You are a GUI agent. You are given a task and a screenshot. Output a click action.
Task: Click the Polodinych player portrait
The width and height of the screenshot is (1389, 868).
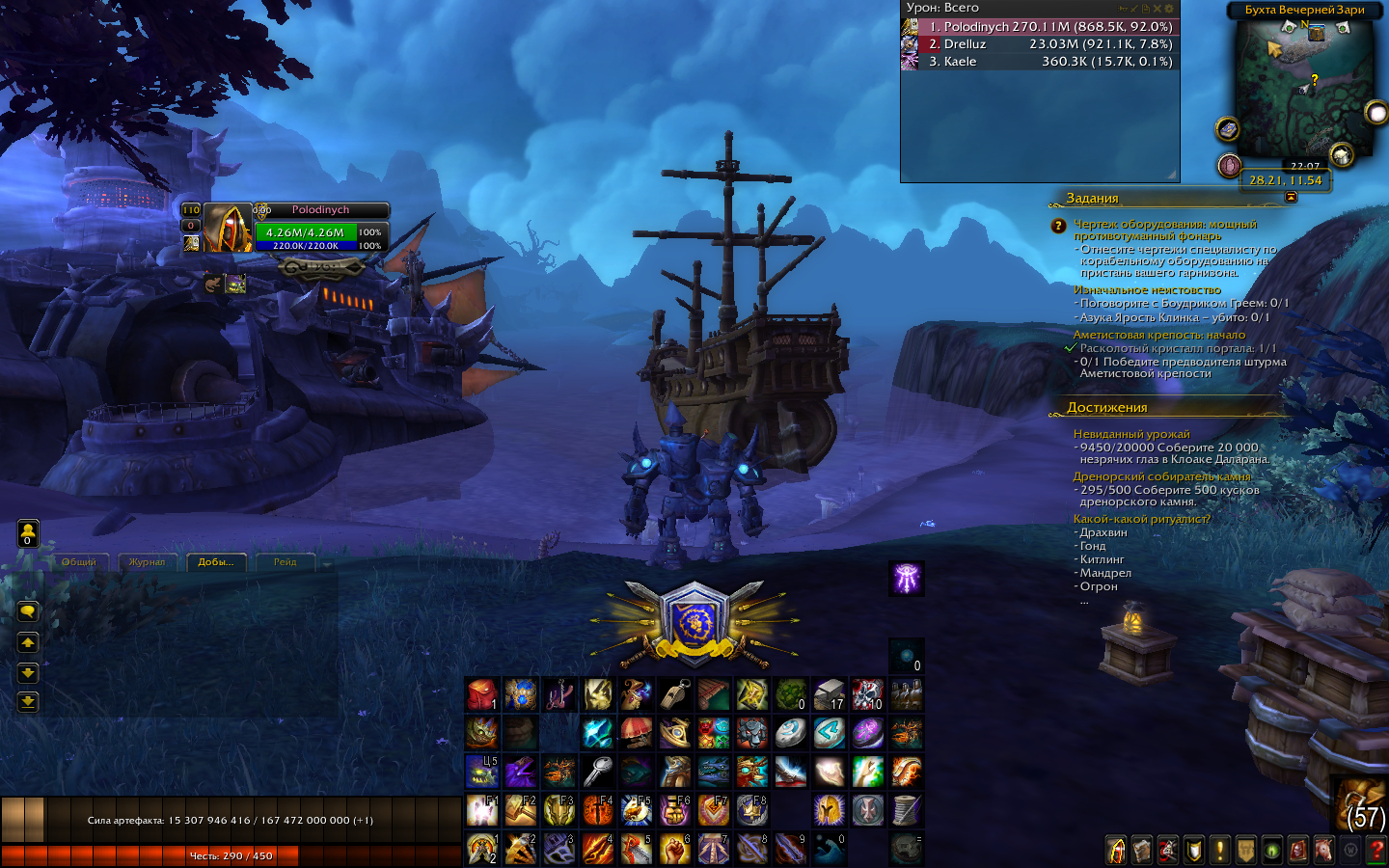228,229
